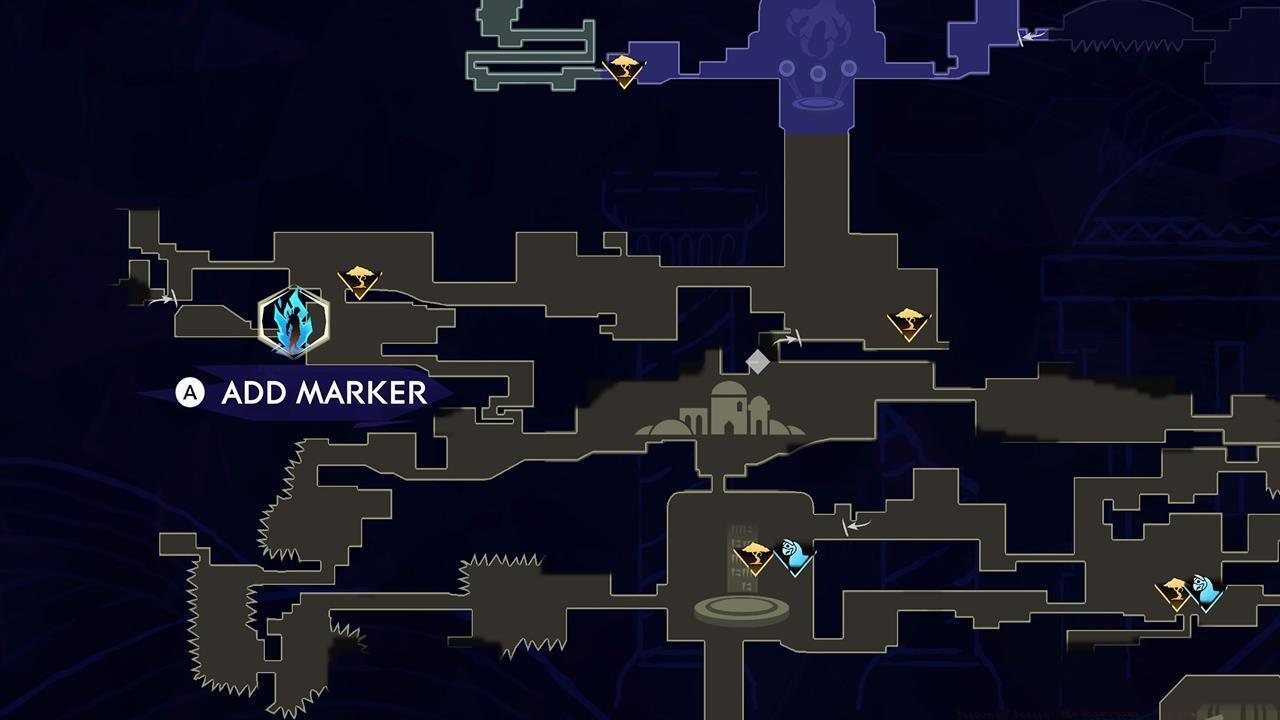Click the arrow beside the white diamond marker
This screenshot has height=720, width=1280.
[791, 339]
